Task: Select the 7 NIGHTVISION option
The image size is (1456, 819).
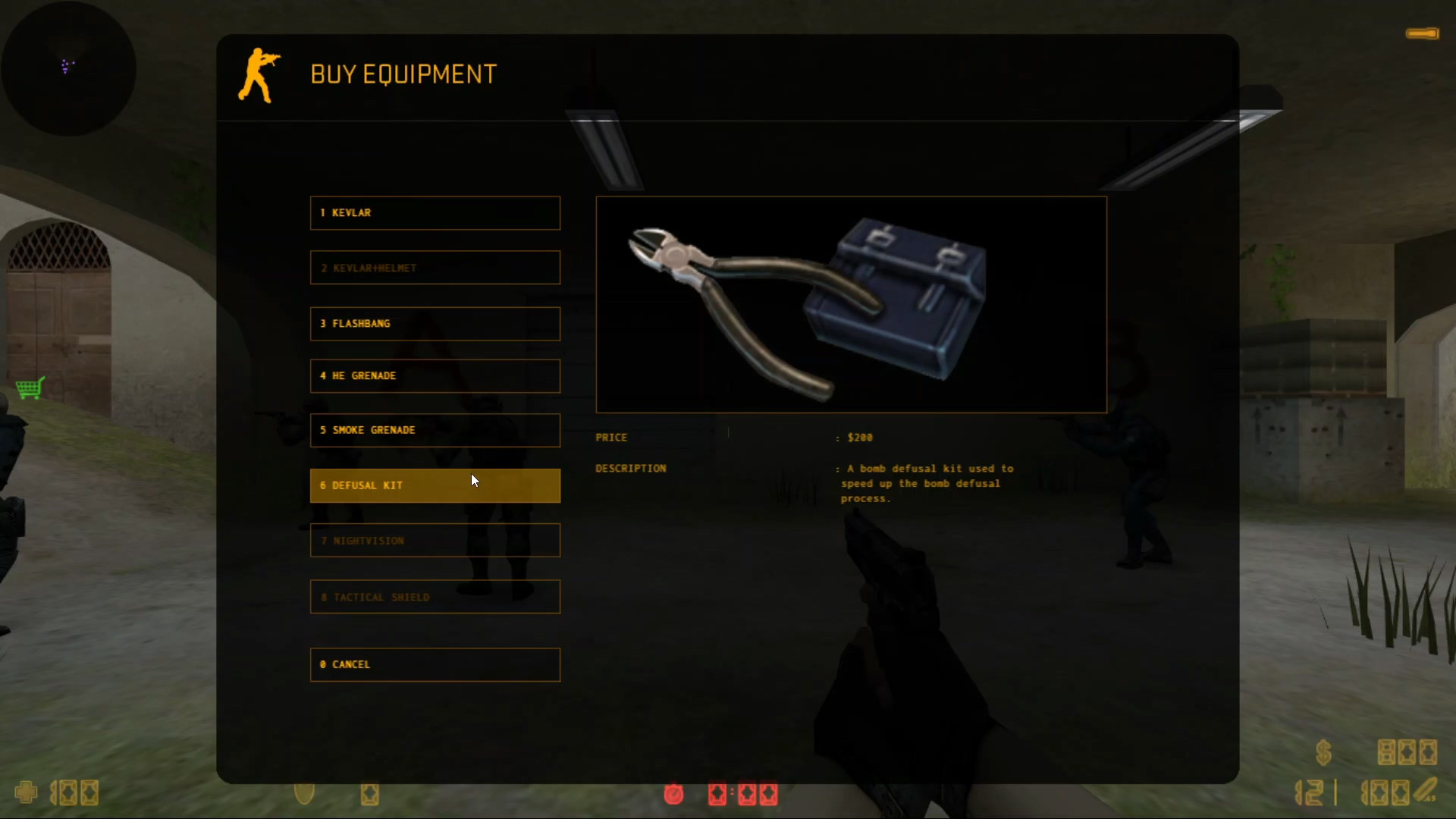Action: [435, 540]
